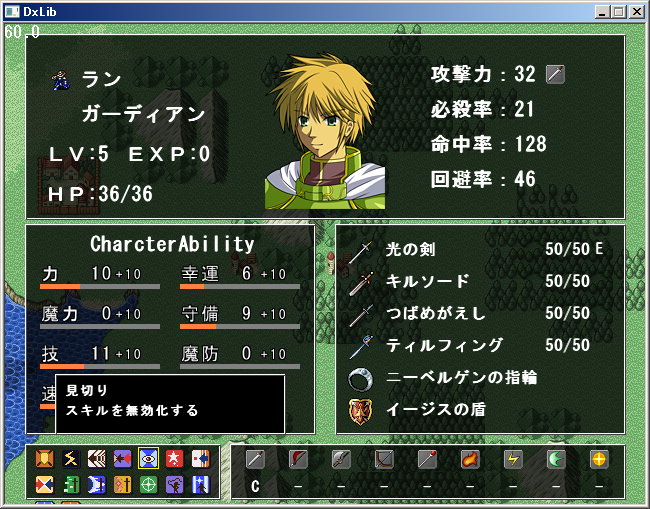Minimize the DxLib window

click(x=602, y=12)
